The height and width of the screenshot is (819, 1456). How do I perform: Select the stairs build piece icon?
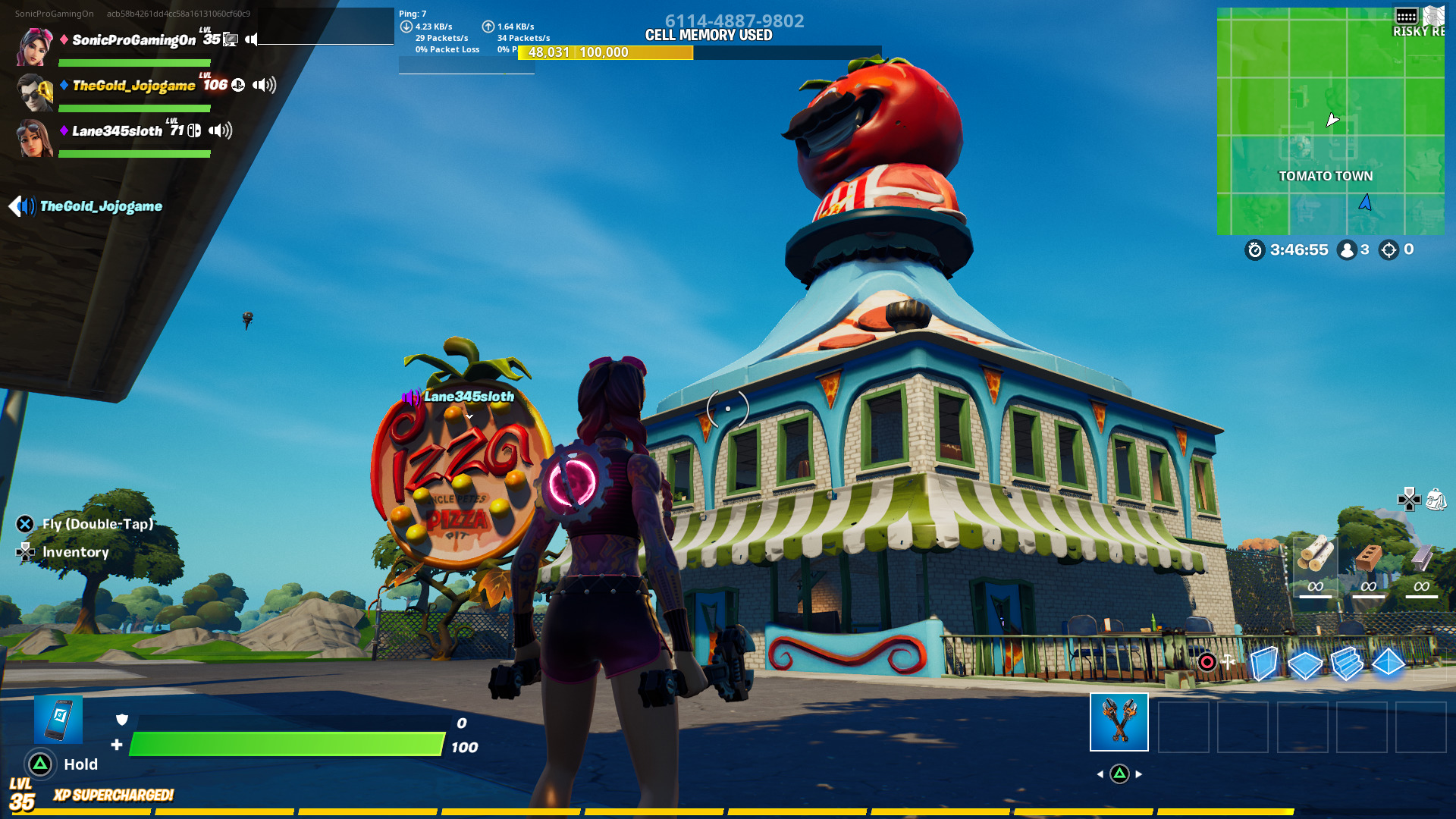coord(1347,665)
